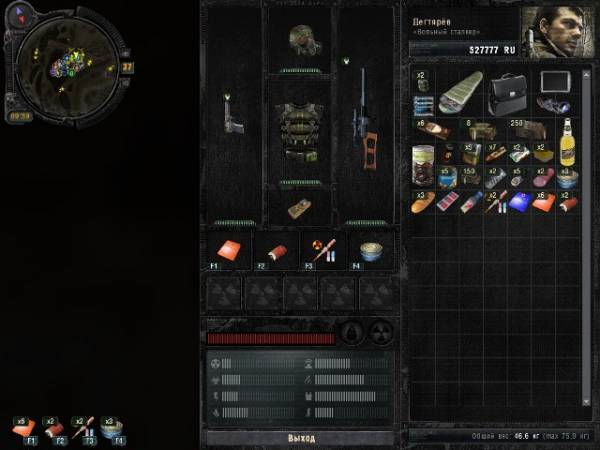
Task: Click the circular minimap
Action: (71, 64)
